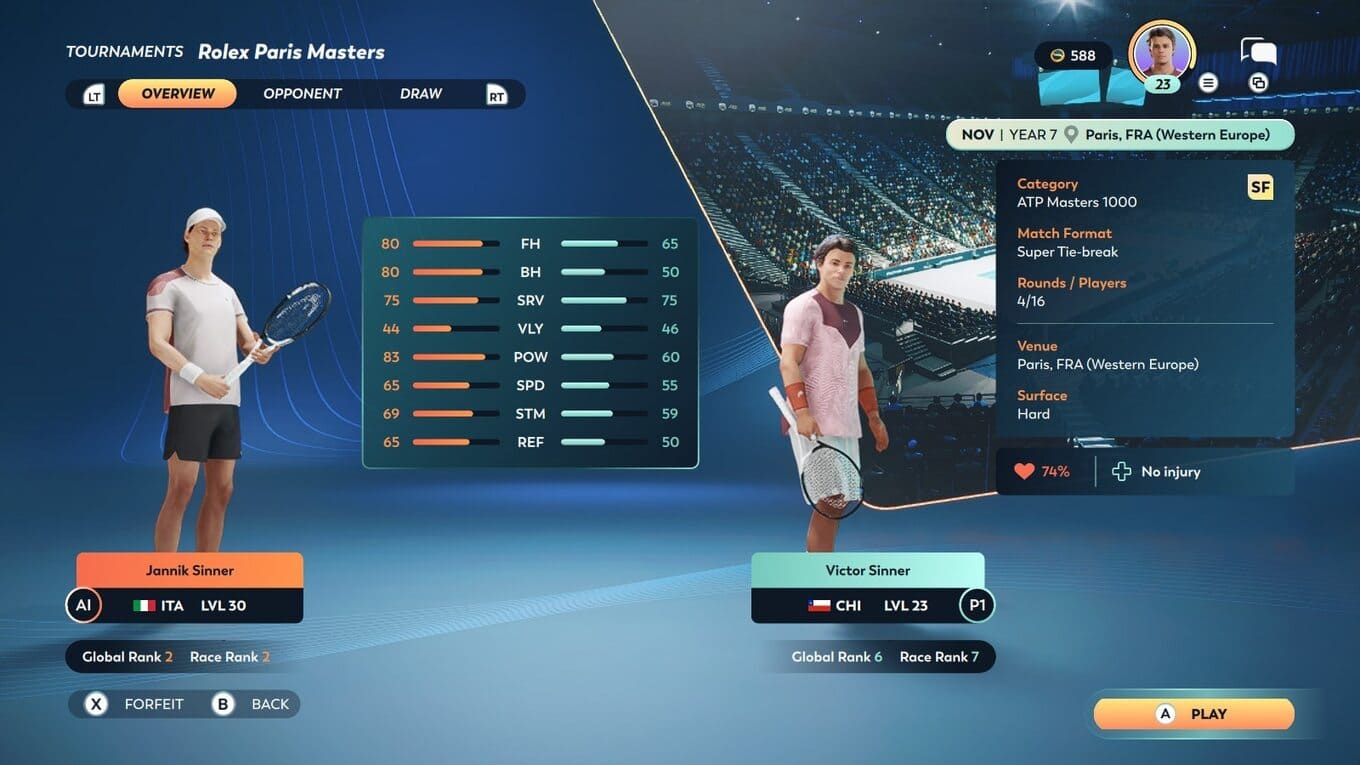Select the Jannik Sinner name card
This screenshot has height=765, width=1360.
[x=190, y=571]
